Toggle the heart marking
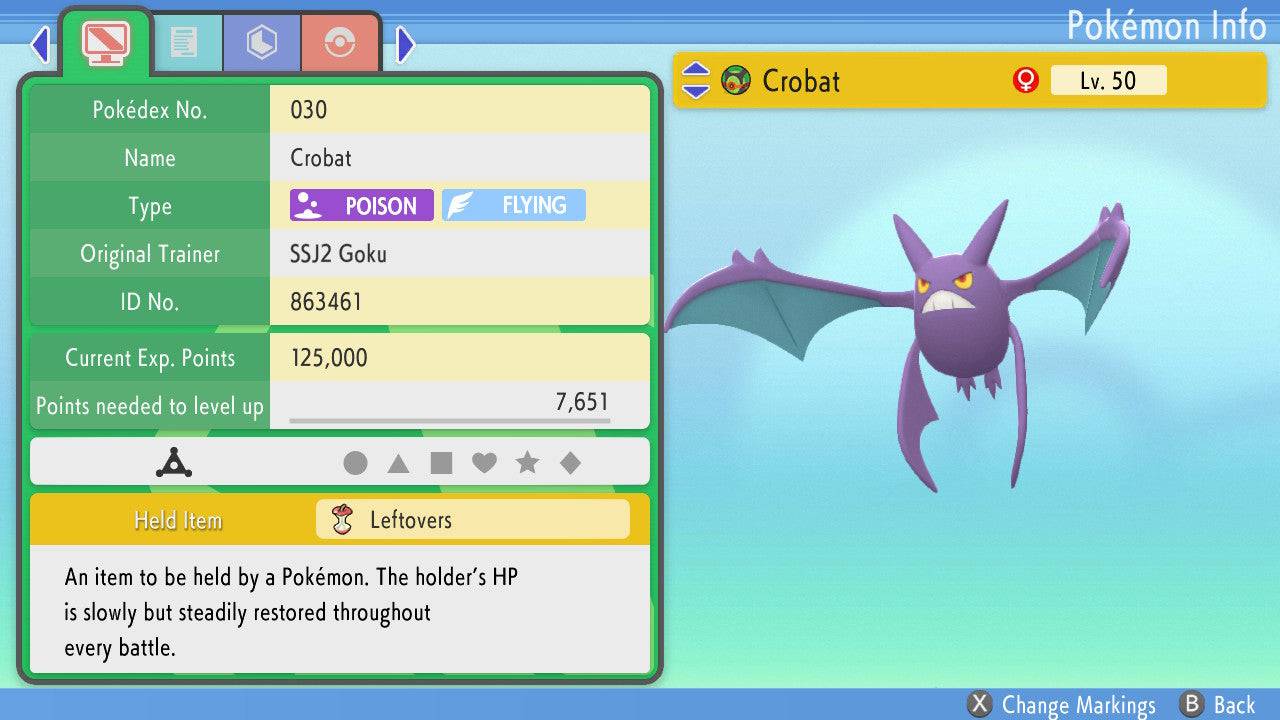The height and width of the screenshot is (720, 1280). (x=484, y=463)
